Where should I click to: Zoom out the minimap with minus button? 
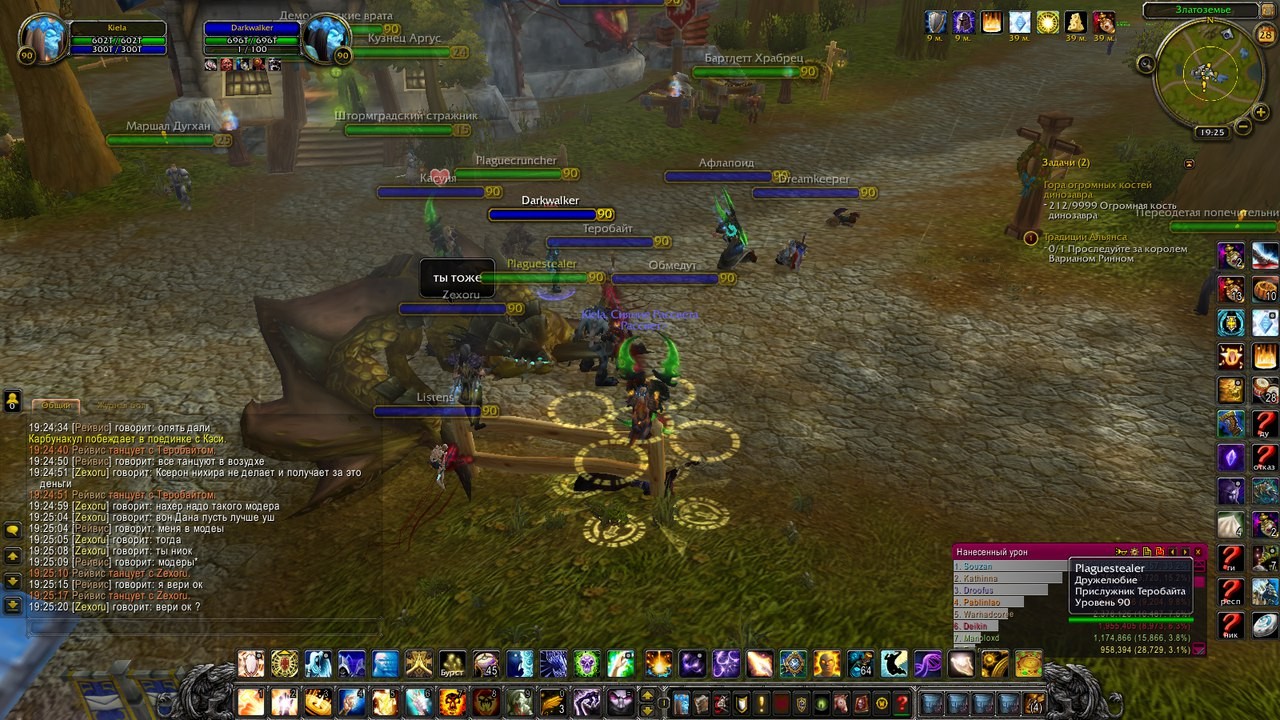tap(1243, 127)
